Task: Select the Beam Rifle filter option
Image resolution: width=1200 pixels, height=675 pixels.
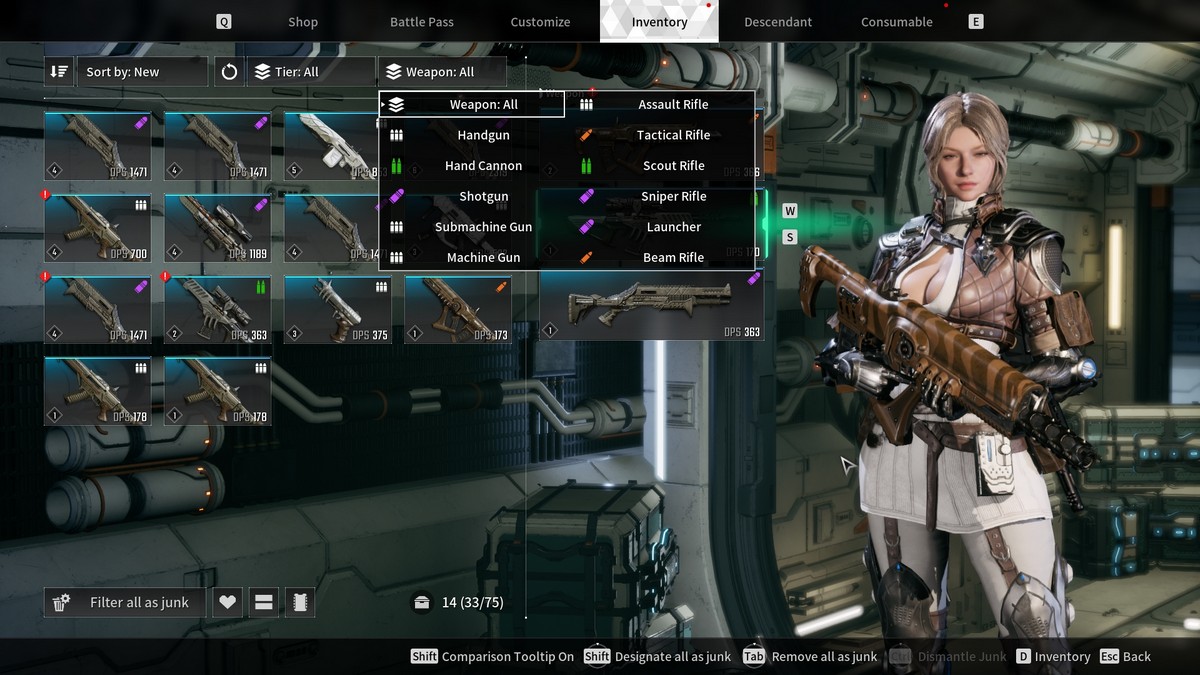Action: 673,258
